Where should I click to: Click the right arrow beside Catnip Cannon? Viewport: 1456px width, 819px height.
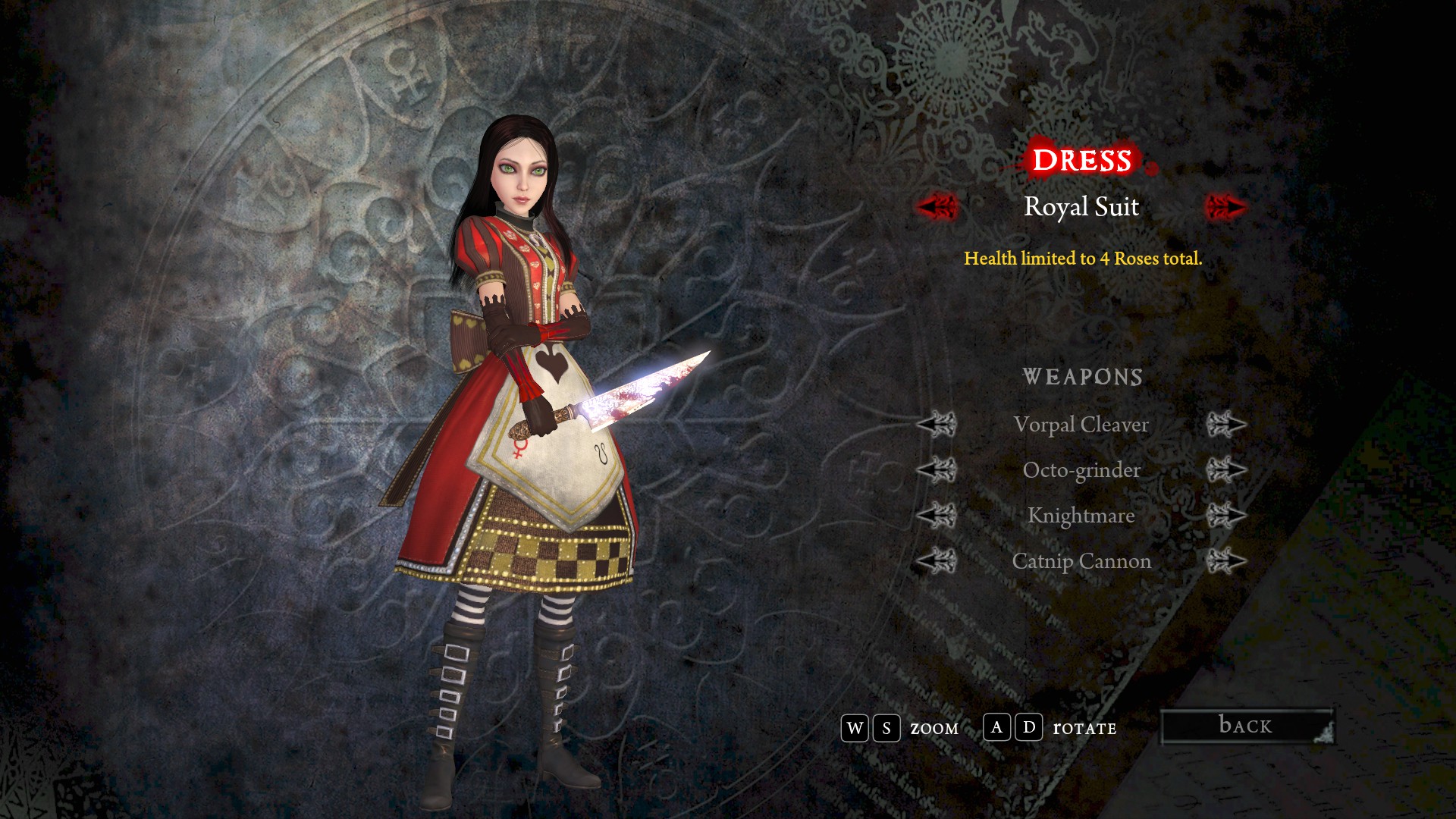(1225, 561)
